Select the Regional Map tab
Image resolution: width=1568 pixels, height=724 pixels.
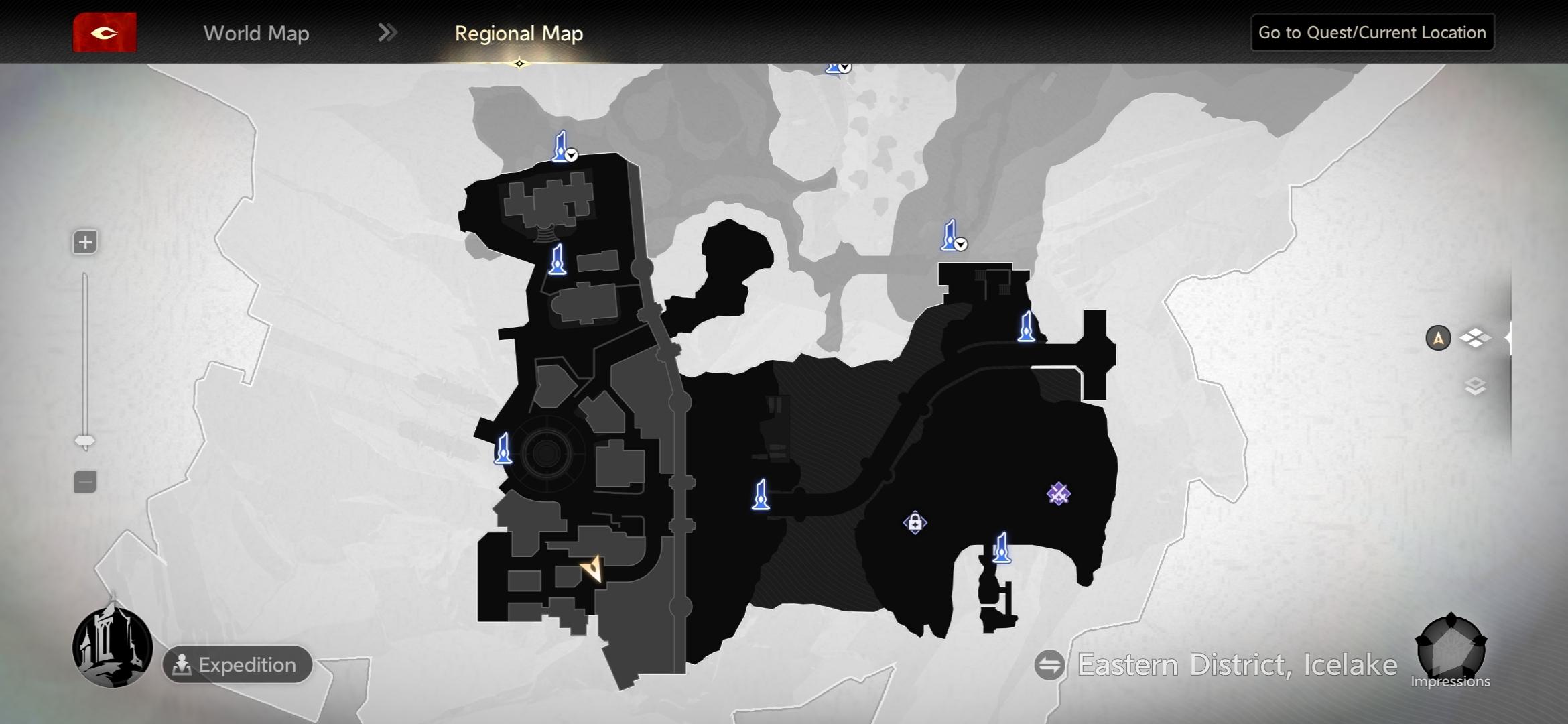[519, 33]
